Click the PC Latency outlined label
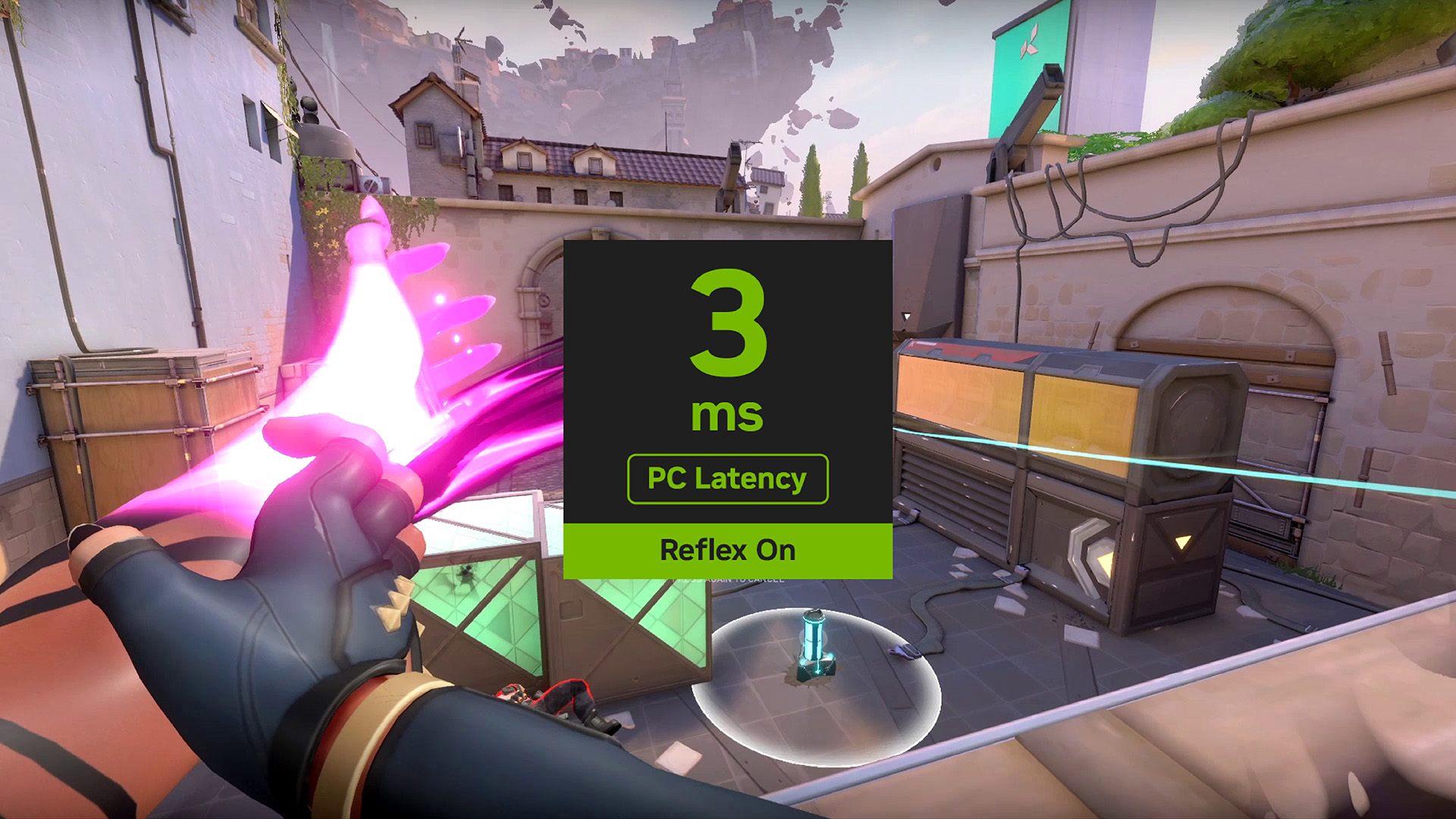The width and height of the screenshot is (1456, 819). (727, 479)
